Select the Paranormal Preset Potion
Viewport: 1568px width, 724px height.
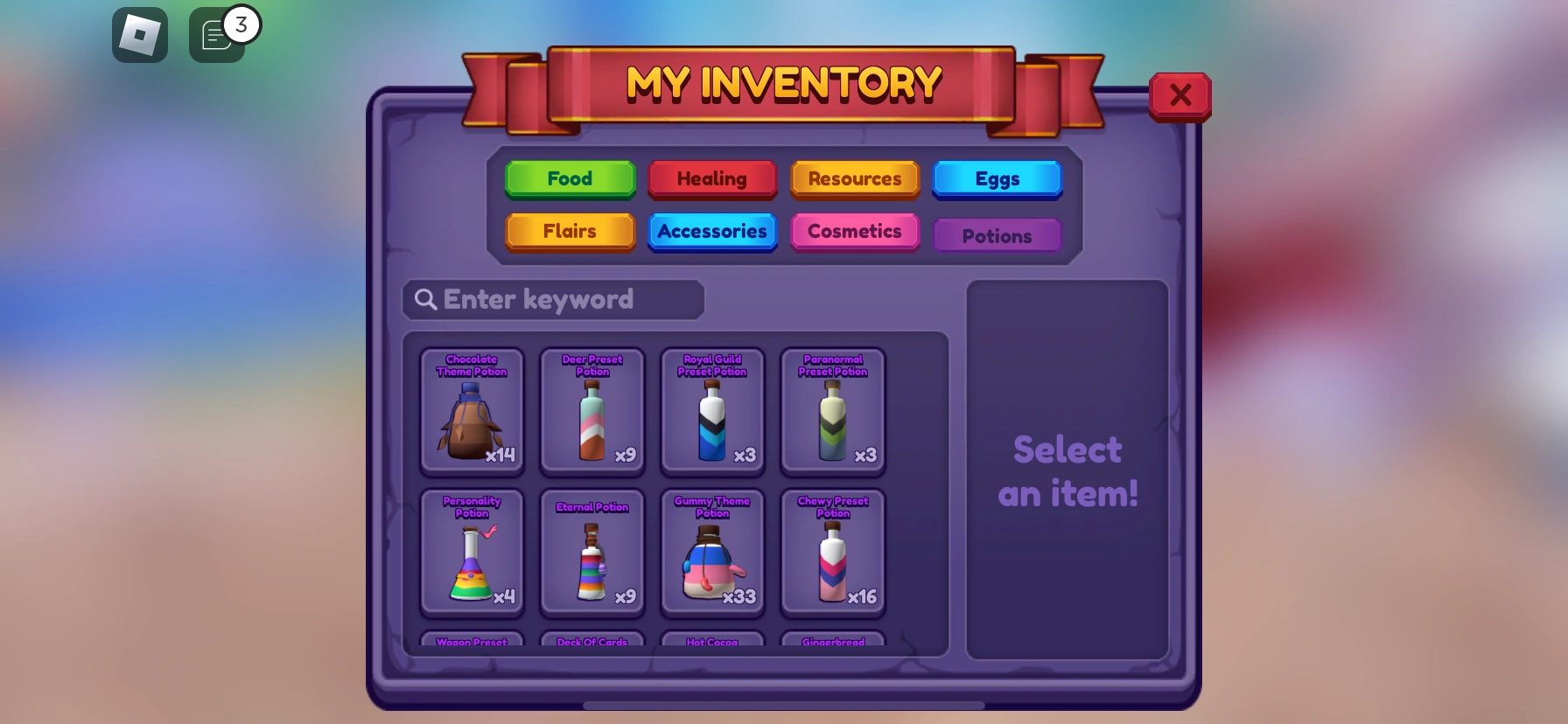832,411
